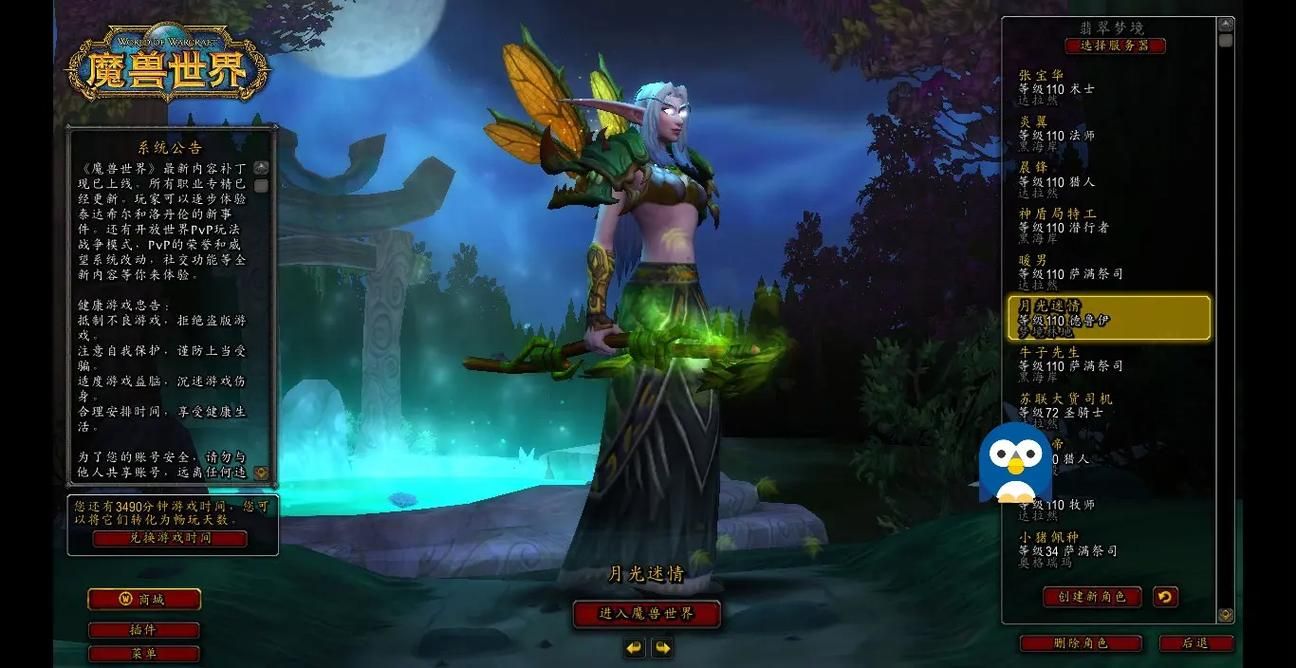Rotate the character with the right arrow
The width and height of the screenshot is (1296, 668).
click(662, 648)
